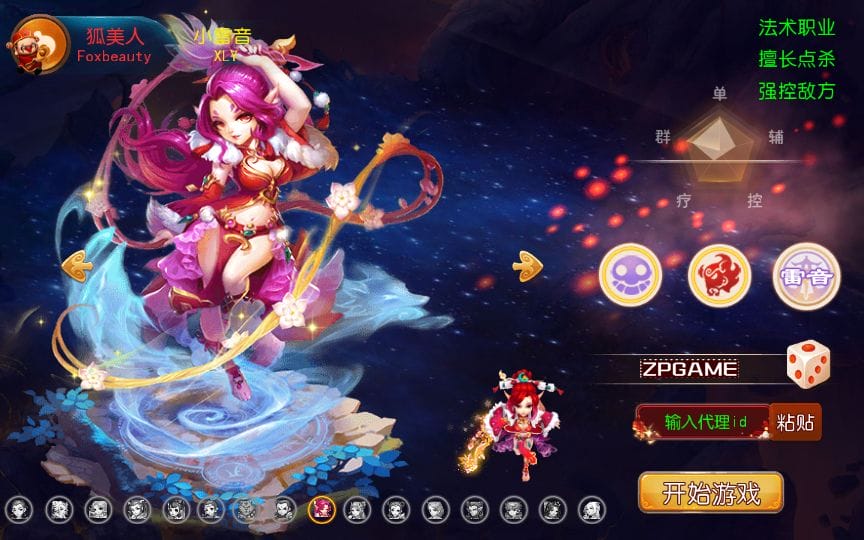Select the purple skull skill icon
Screen dimensions: 864x540
coord(630,274)
